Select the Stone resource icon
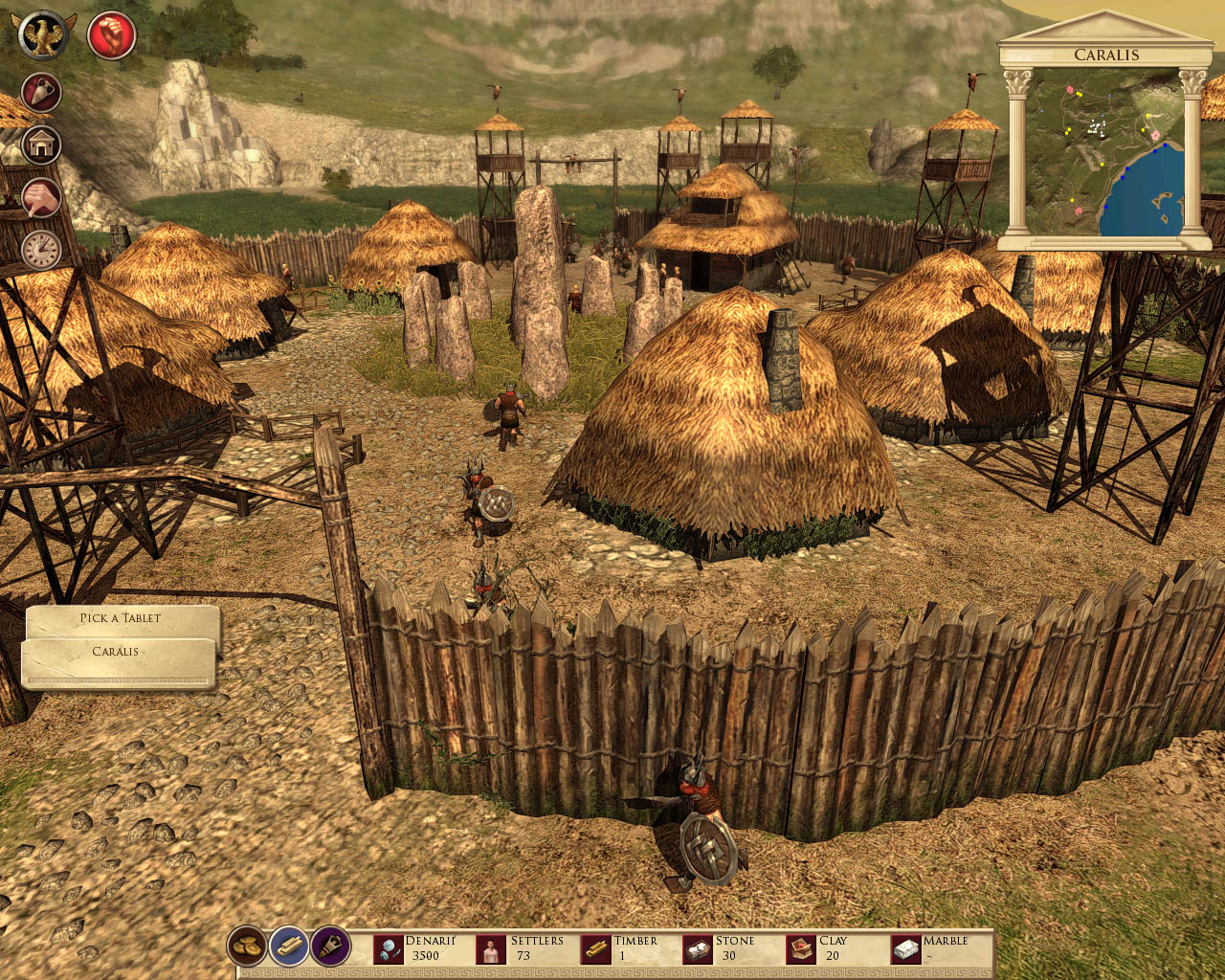Image resolution: width=1225 pixels, height=980 pixels. point(698,948)
